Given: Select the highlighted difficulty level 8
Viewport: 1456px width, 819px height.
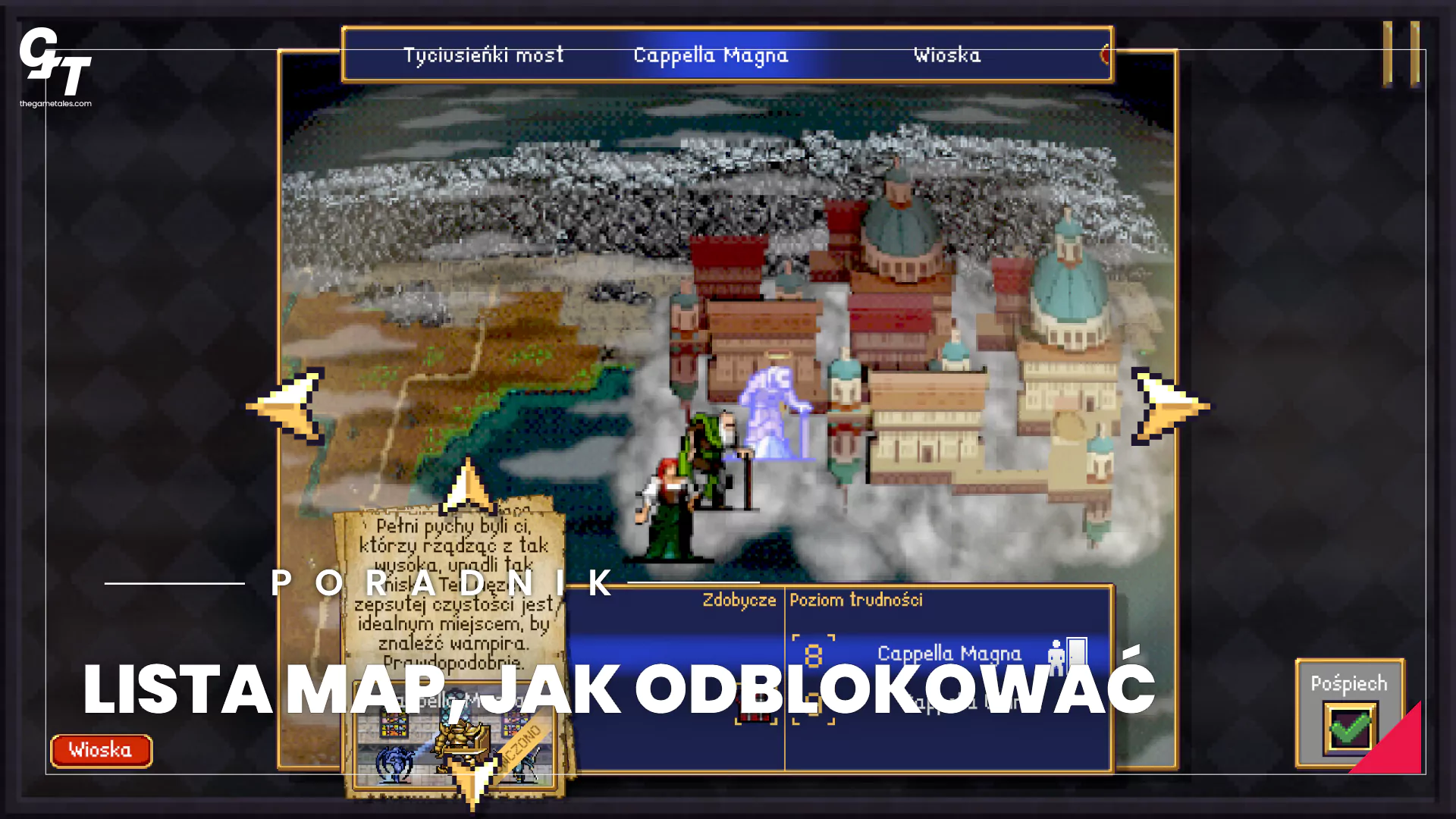Looking at the screenshot, I should pos(815,655).
